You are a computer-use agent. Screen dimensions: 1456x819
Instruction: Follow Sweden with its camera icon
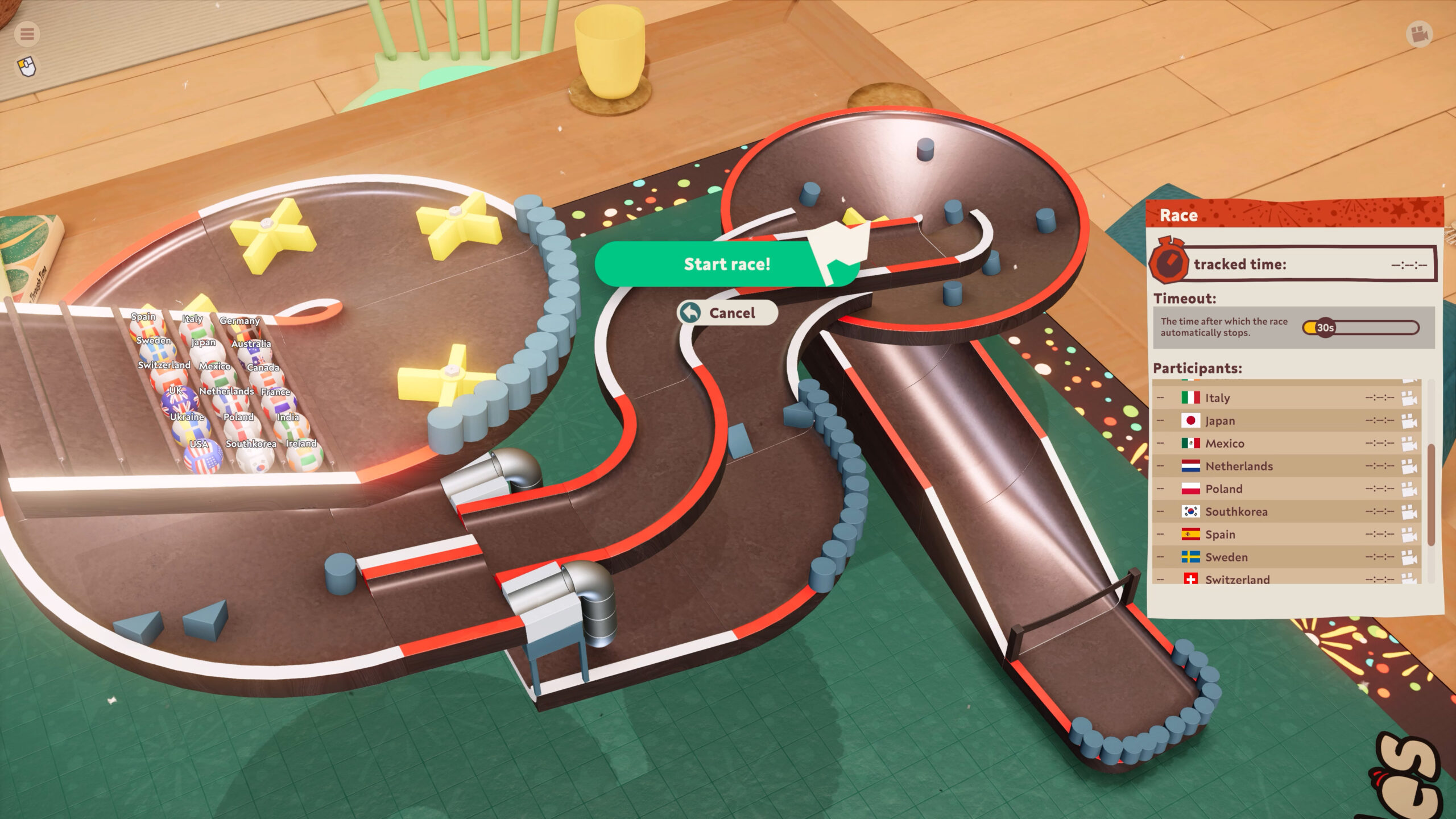(1408, 557)
